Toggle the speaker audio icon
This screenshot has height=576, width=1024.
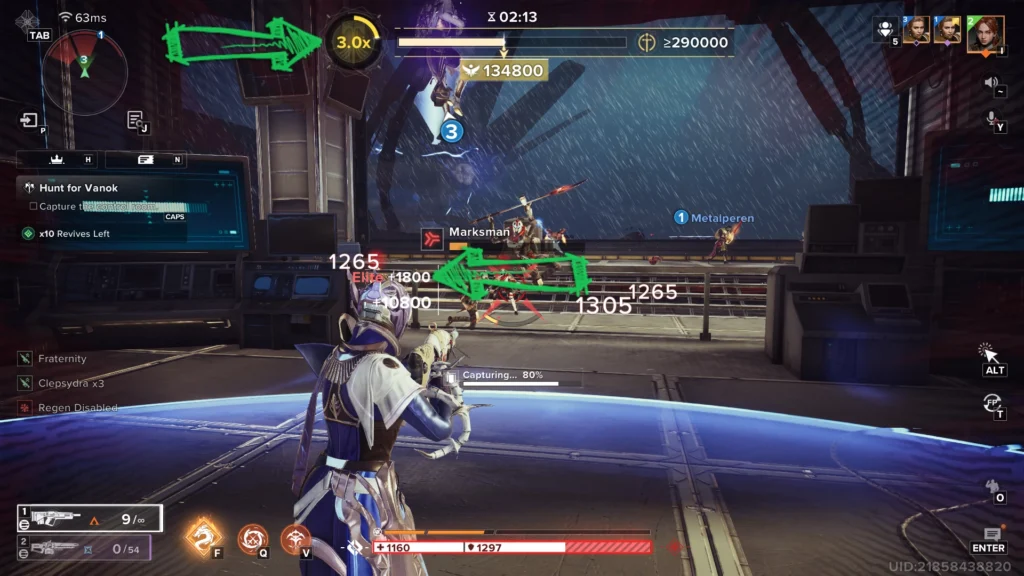click(x=992, y=82)
